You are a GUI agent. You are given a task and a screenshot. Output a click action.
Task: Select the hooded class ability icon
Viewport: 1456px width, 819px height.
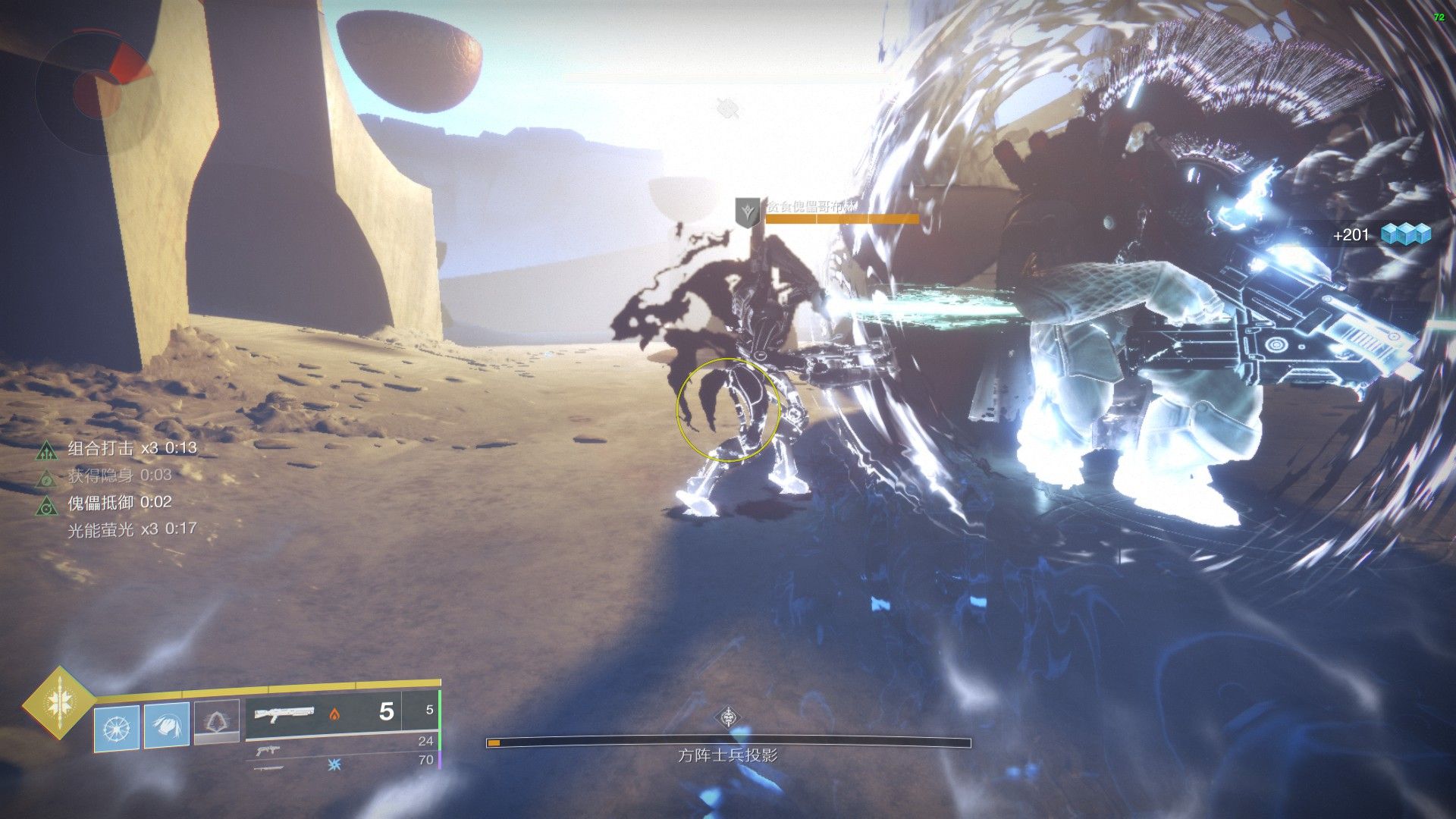[x=217, y=722]
